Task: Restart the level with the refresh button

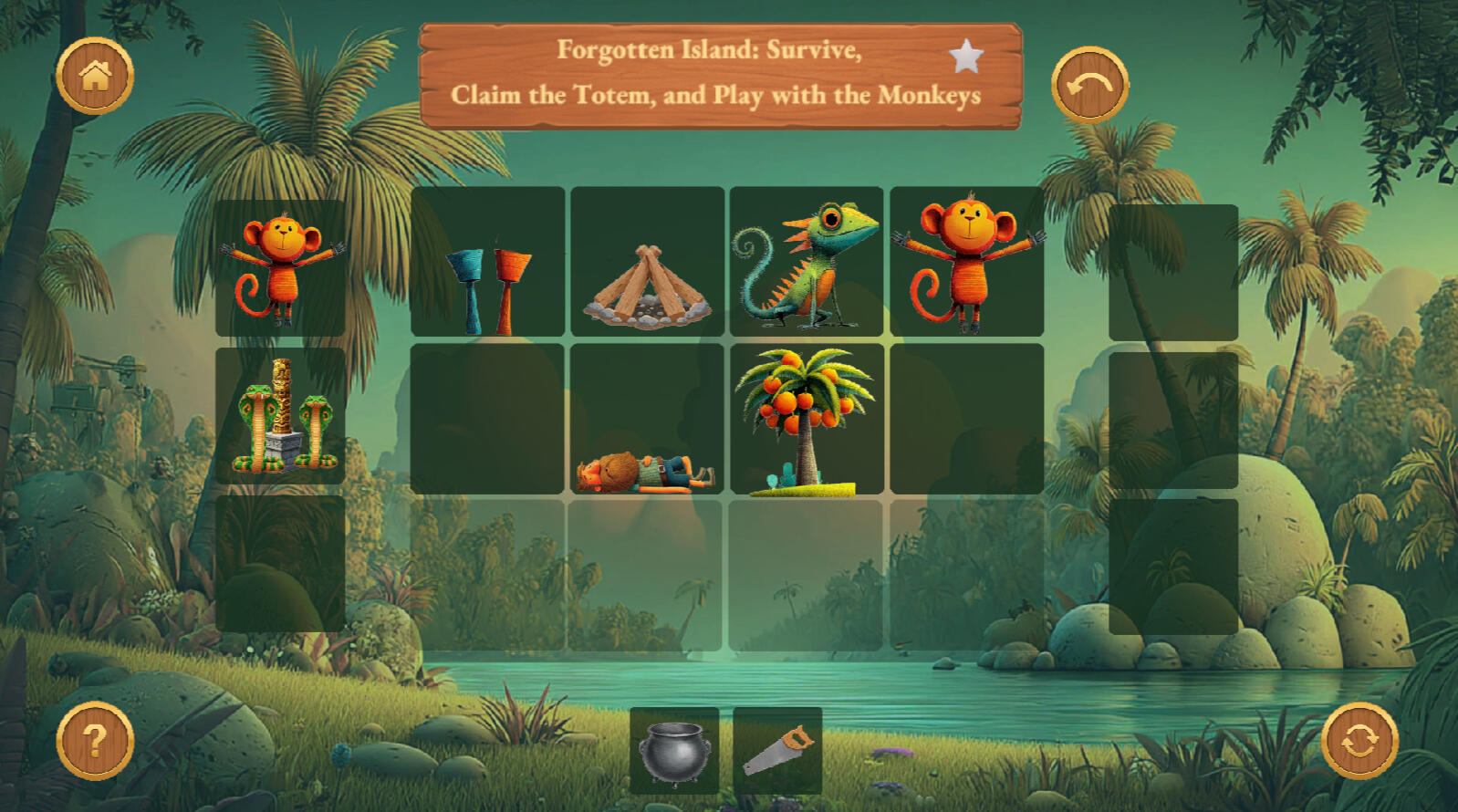Action: (x=1359, y=740)
